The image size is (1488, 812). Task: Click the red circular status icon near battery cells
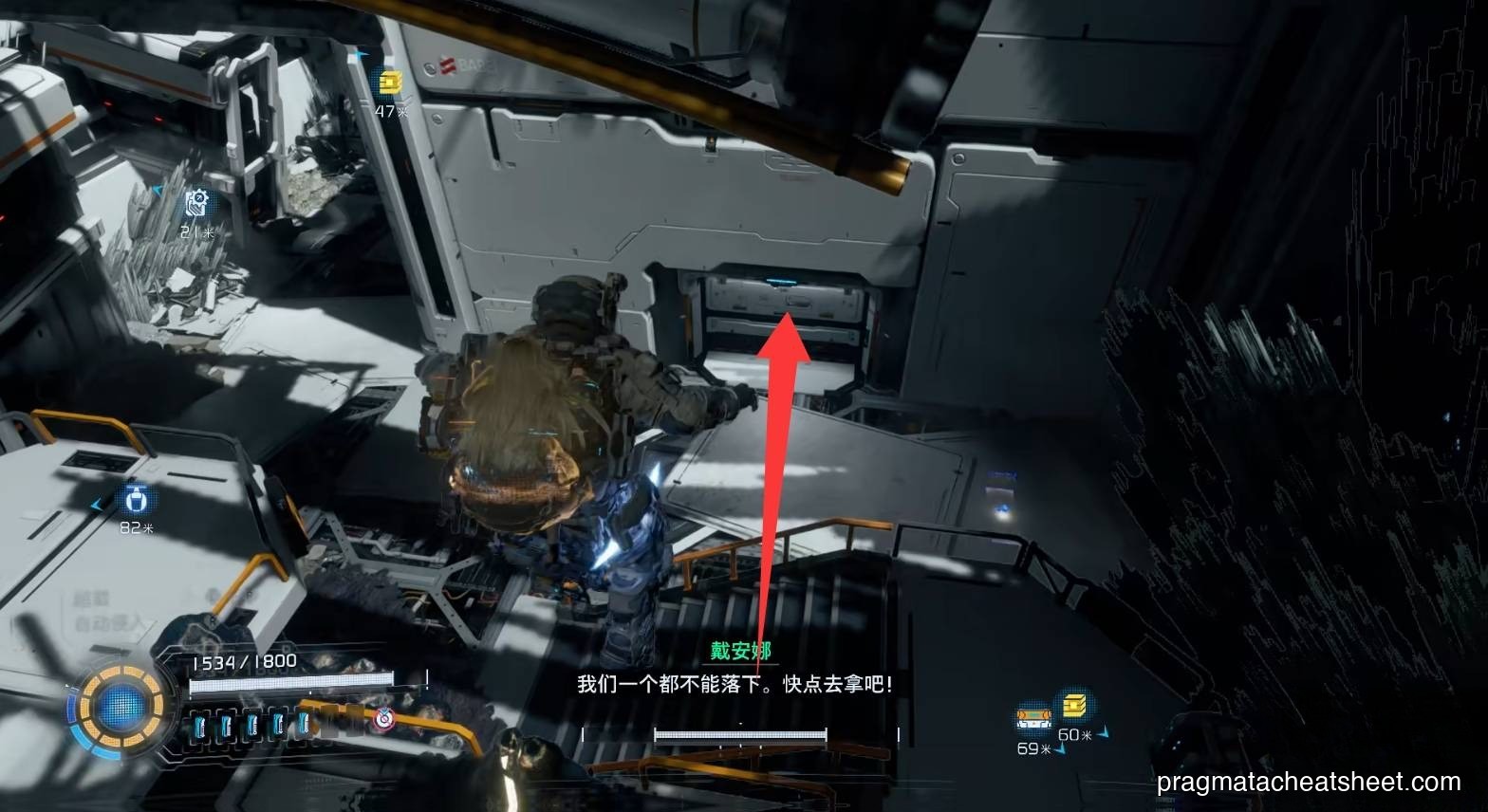point(384,718)
